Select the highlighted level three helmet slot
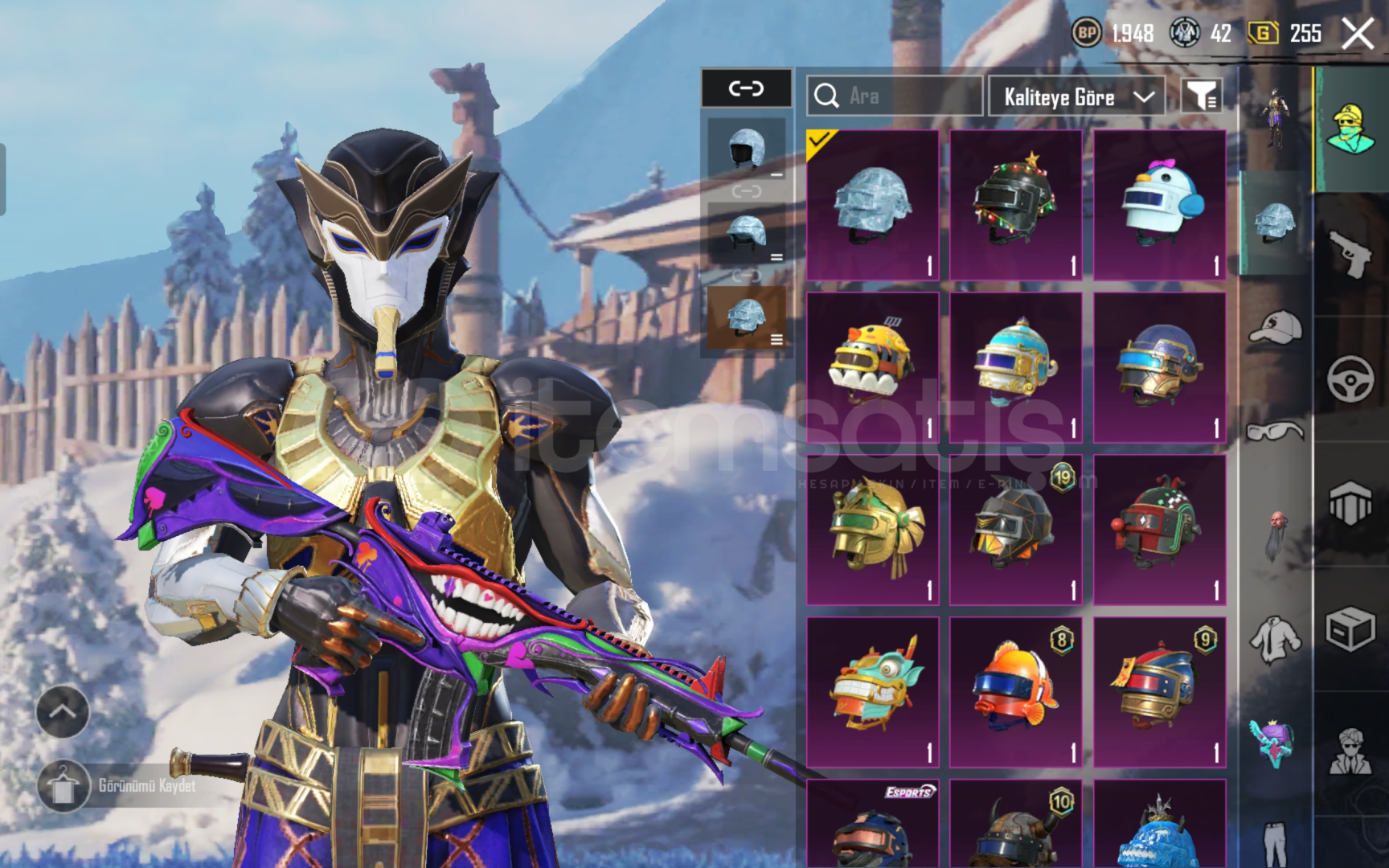Screen dimensions: 1389x868 (x=746, y=319)
